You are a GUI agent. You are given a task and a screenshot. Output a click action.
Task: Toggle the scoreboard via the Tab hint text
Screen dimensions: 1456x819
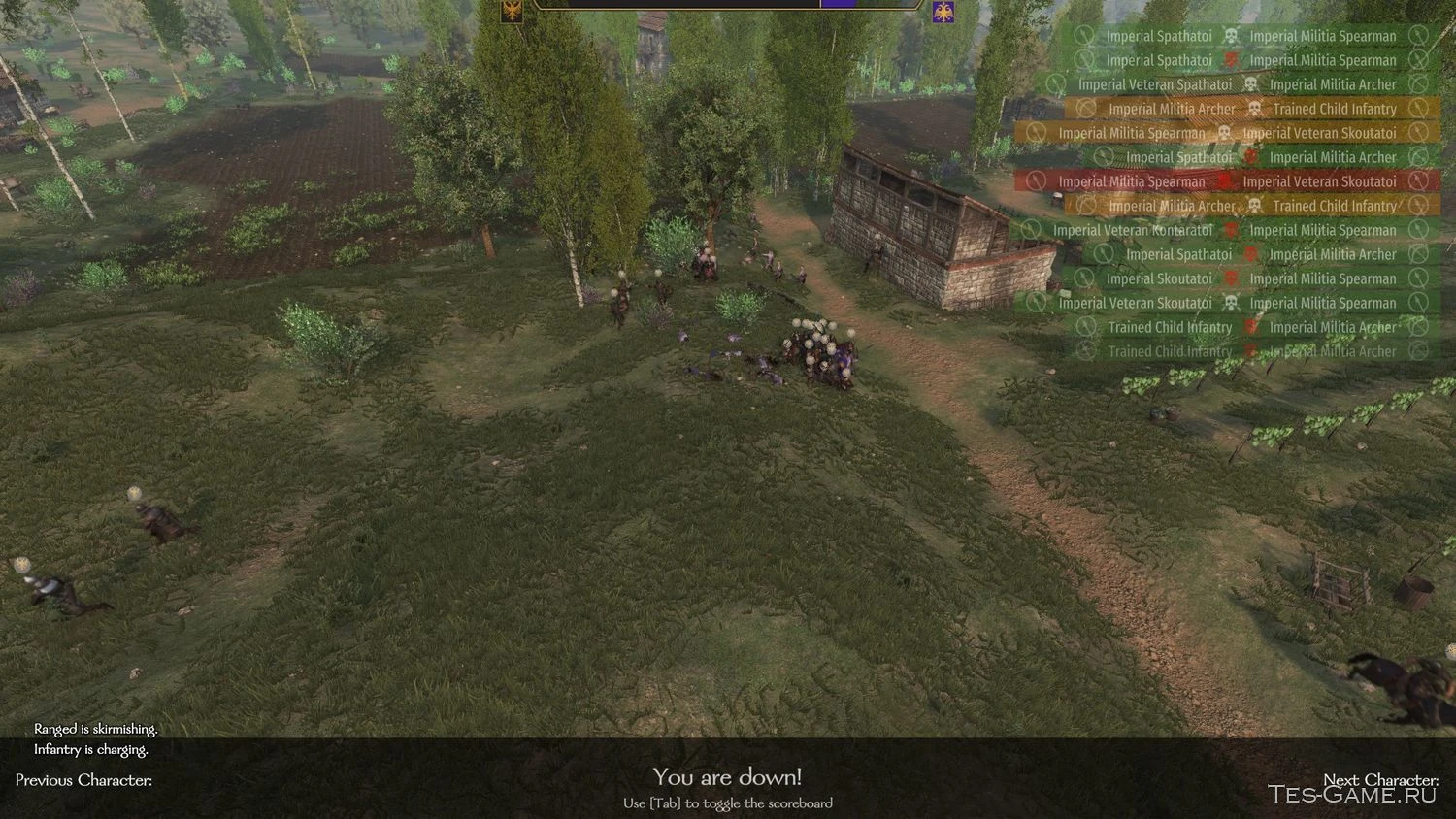tap(726, 803)
